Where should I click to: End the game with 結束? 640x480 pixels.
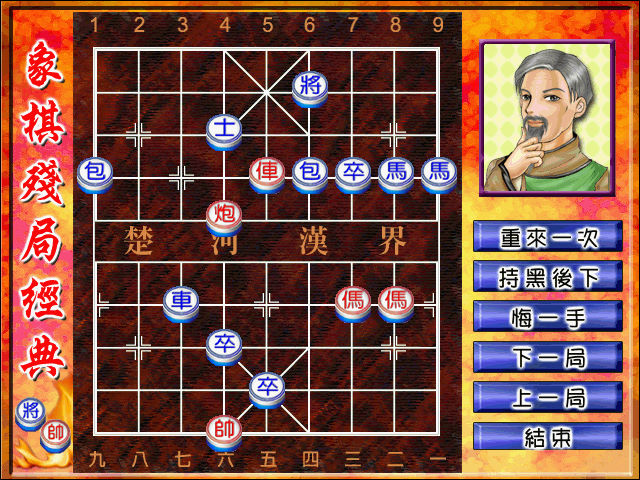coord(548,437)
